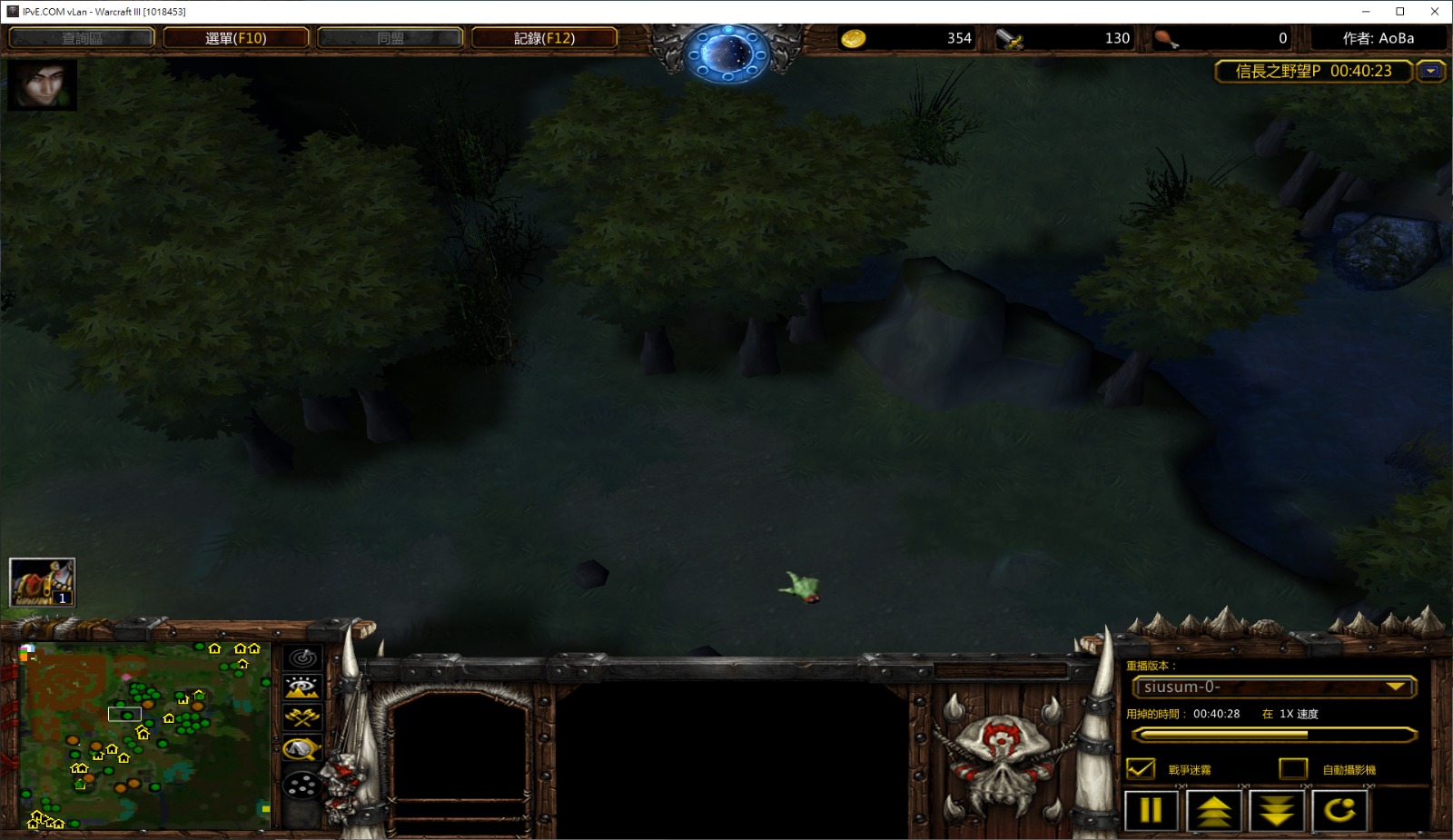Toggle minimap creep camp display button
The image size is (1453, 840).
pos(302,749)
